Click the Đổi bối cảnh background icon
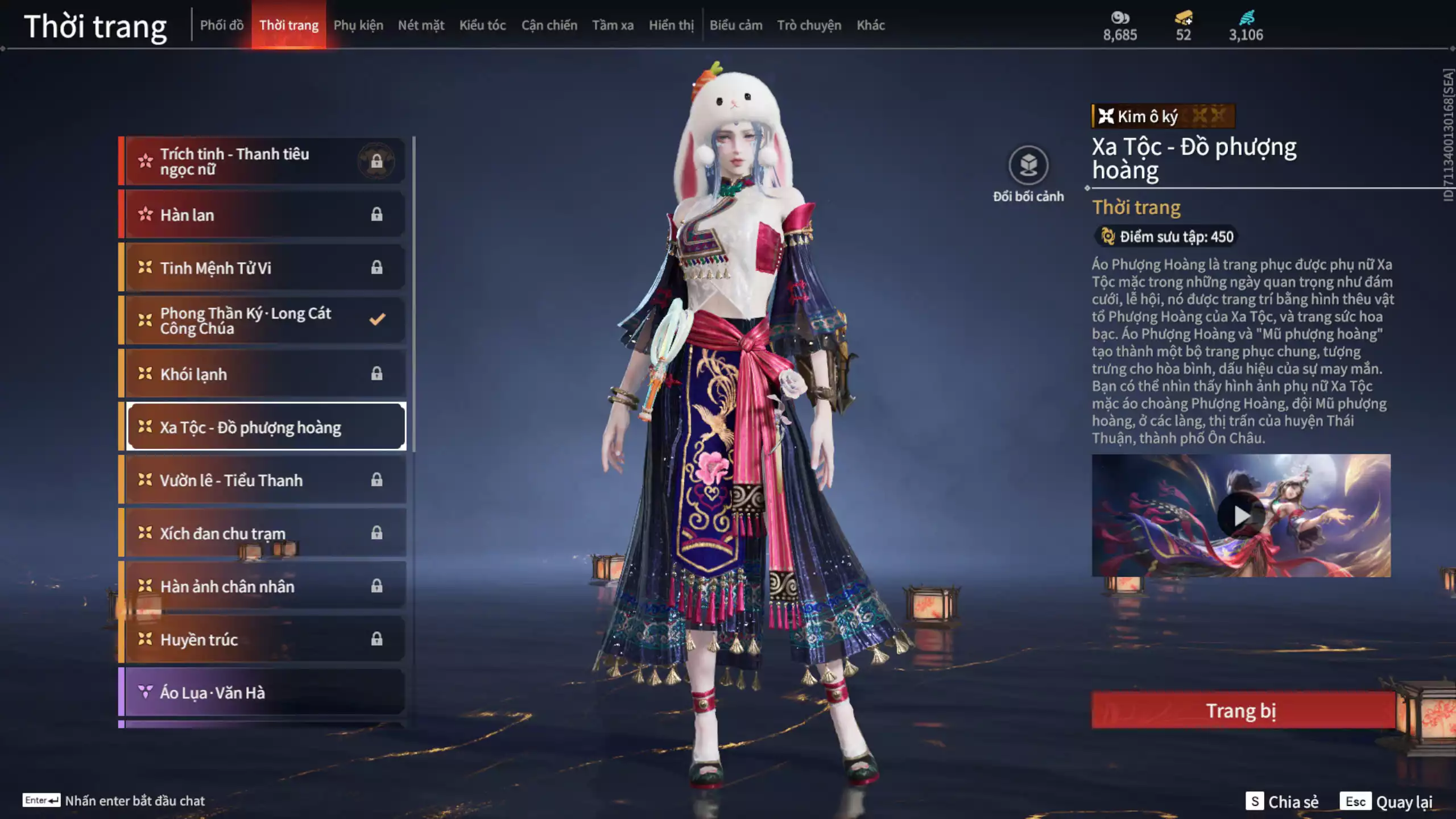Image resolution: width=1456 pixels, height=819 pixels. pos(1028,166)
